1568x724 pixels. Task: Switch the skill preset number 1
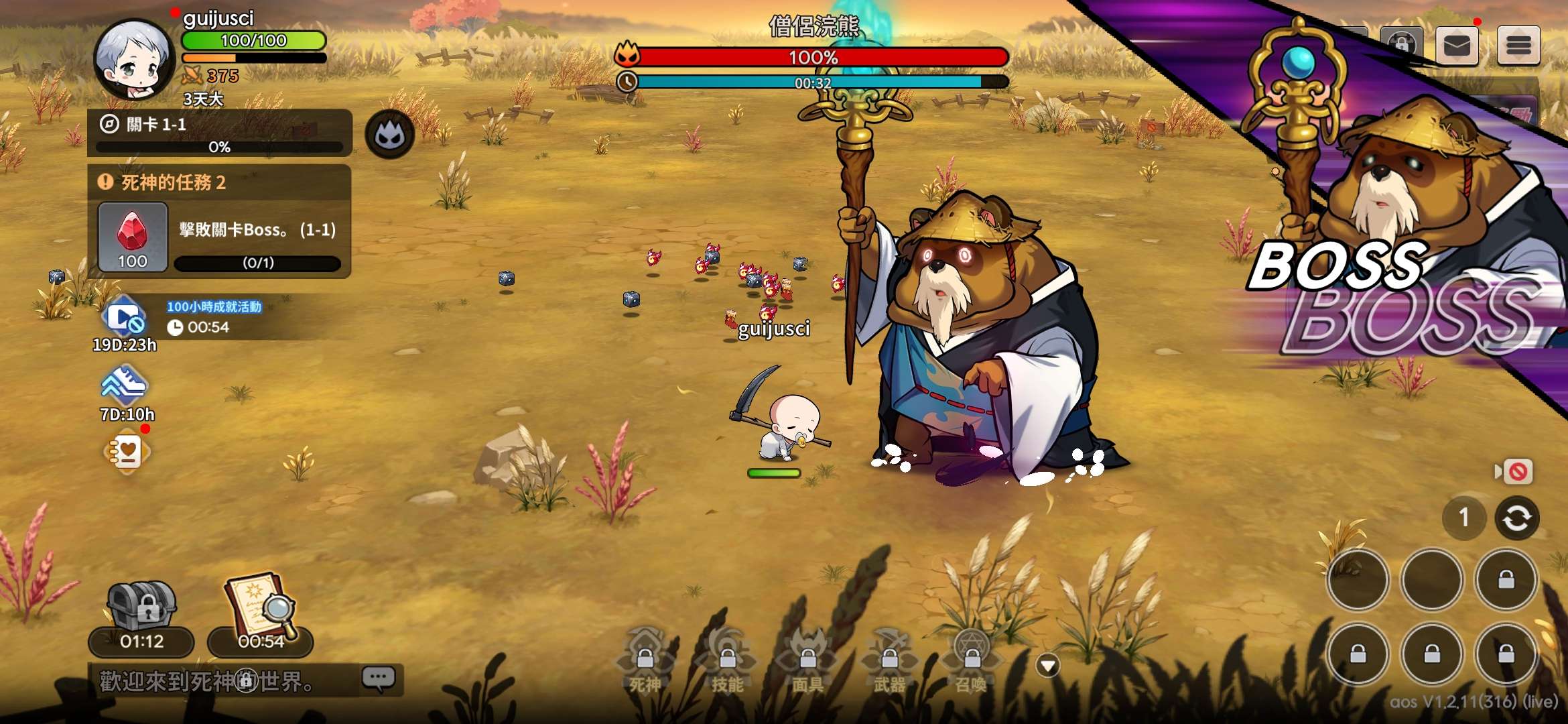pyautogui.click(x=1464, y=518)
